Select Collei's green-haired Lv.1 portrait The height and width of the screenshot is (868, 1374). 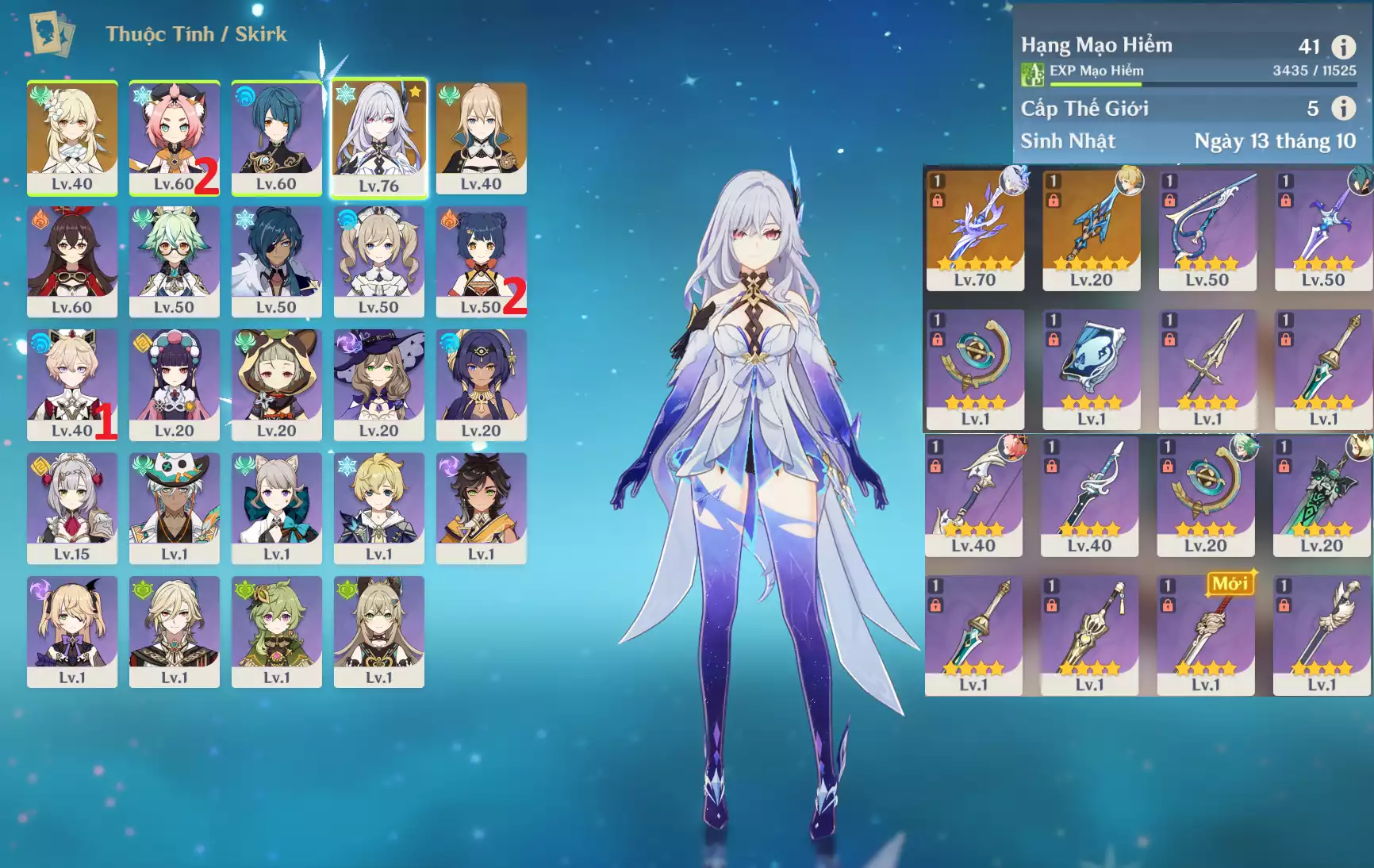point(276,631)
